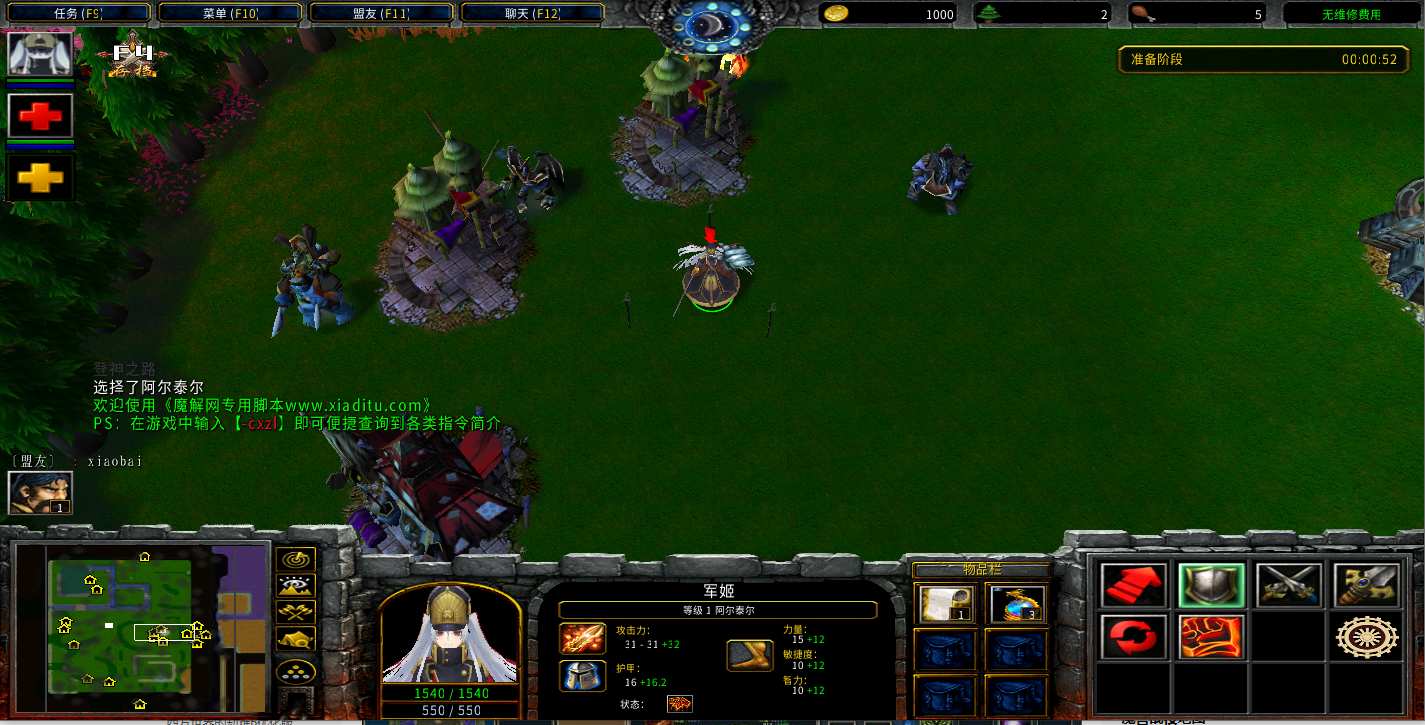The image size is (1425, 725).
Task: Open the formation movement toggle button
Action: pos(296,670)
